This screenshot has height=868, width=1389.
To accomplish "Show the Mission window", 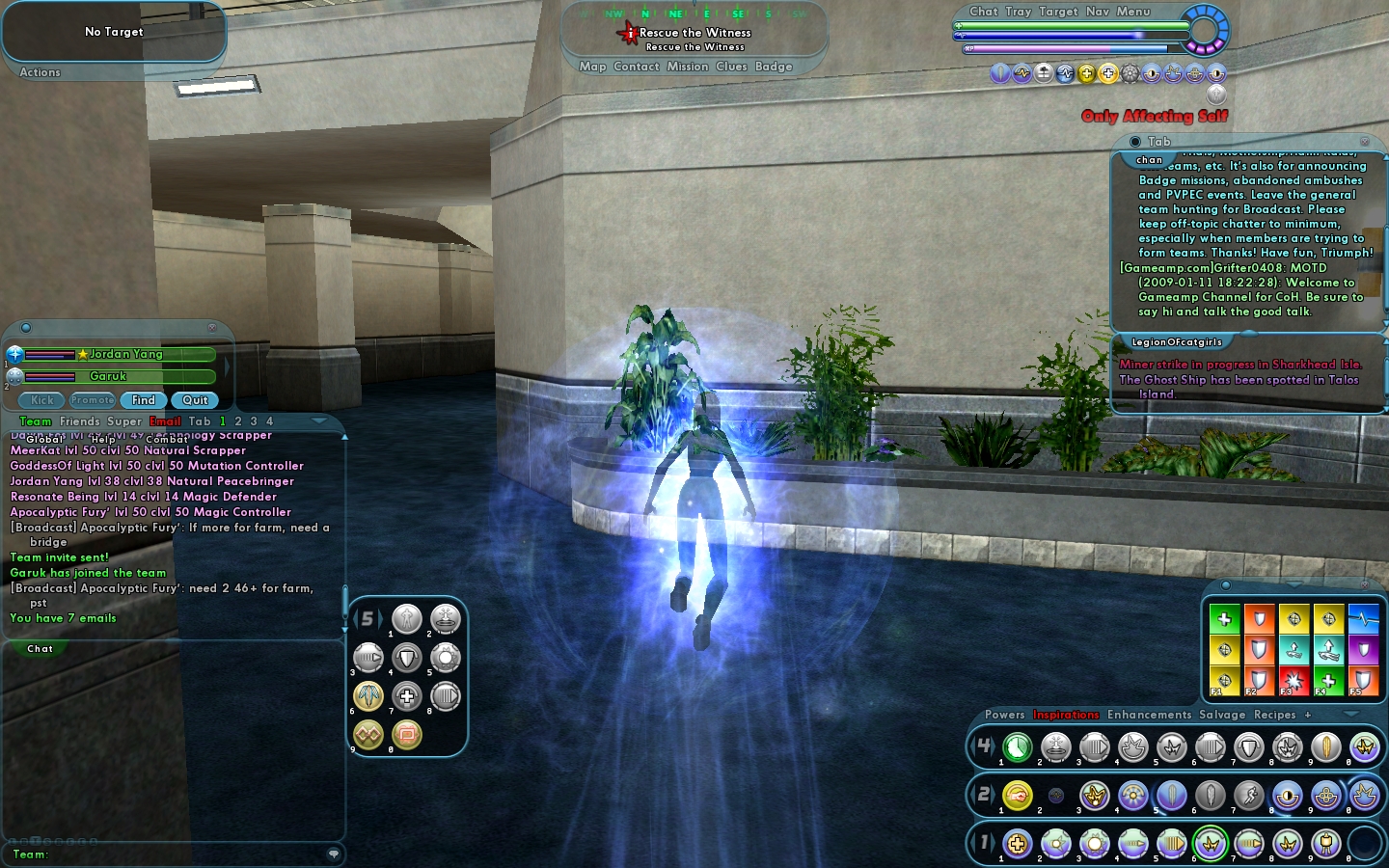I will tap(687, 67).
